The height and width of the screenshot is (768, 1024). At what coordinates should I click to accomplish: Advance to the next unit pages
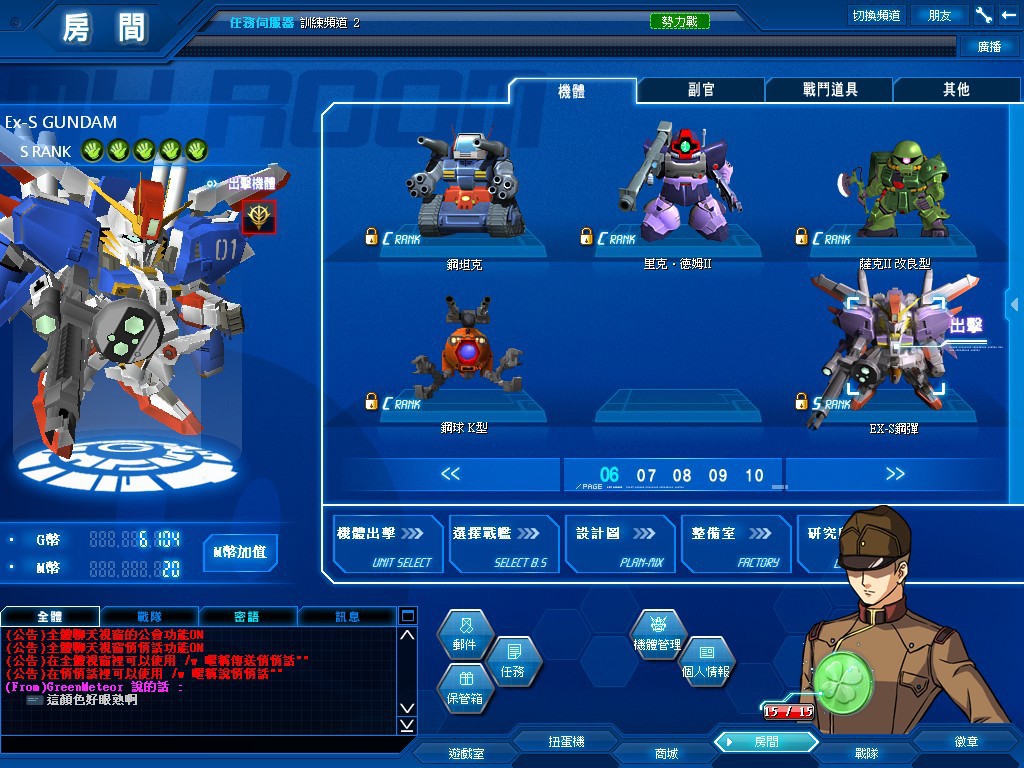(x=894, y=474)
